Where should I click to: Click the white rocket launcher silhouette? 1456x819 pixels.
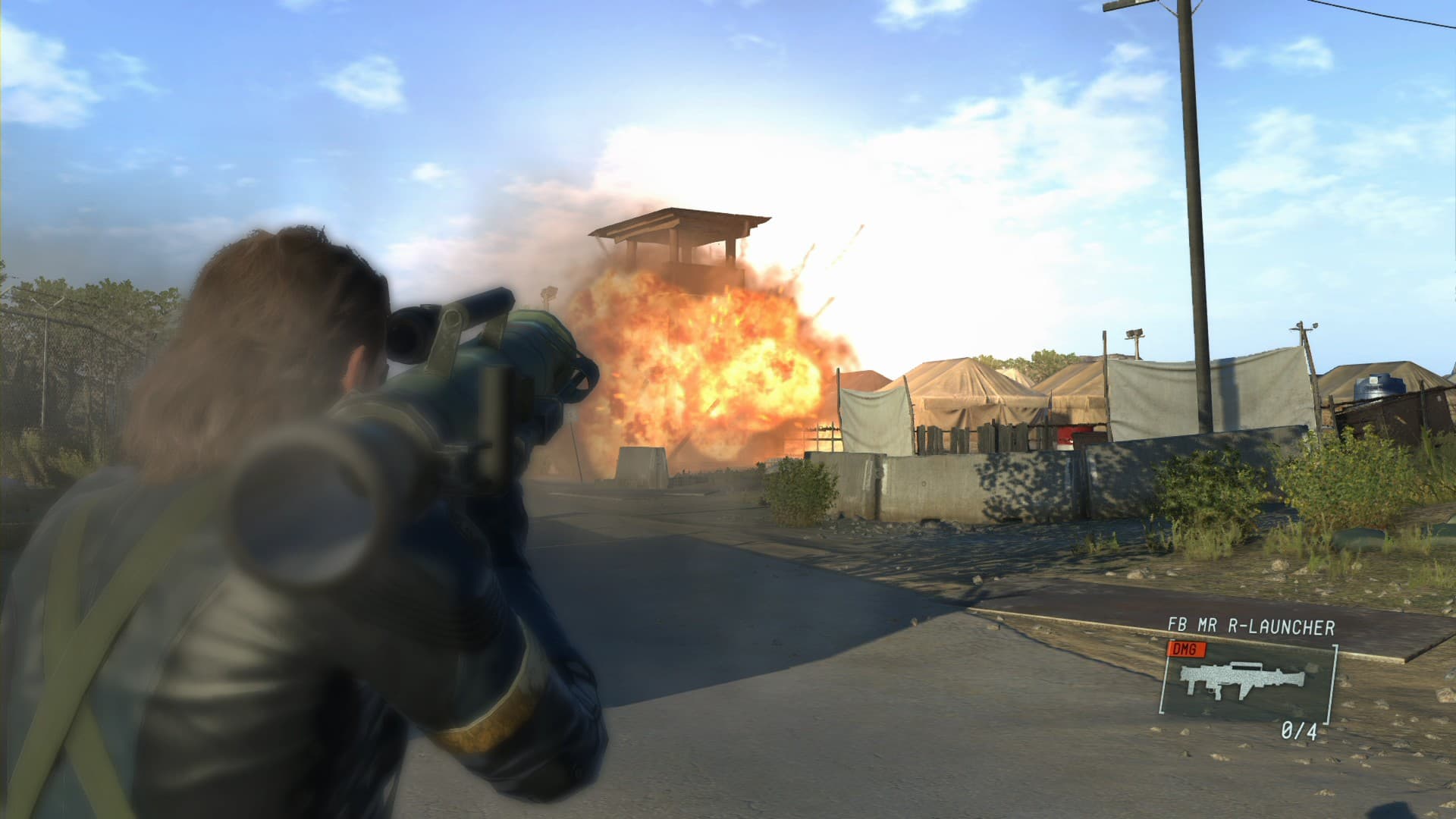(x=1242, y=680)
